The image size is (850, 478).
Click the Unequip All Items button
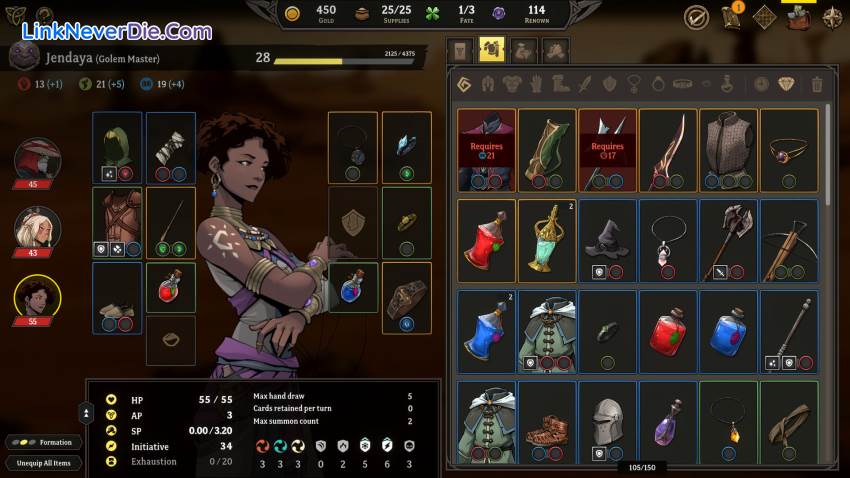click(43, 463)
